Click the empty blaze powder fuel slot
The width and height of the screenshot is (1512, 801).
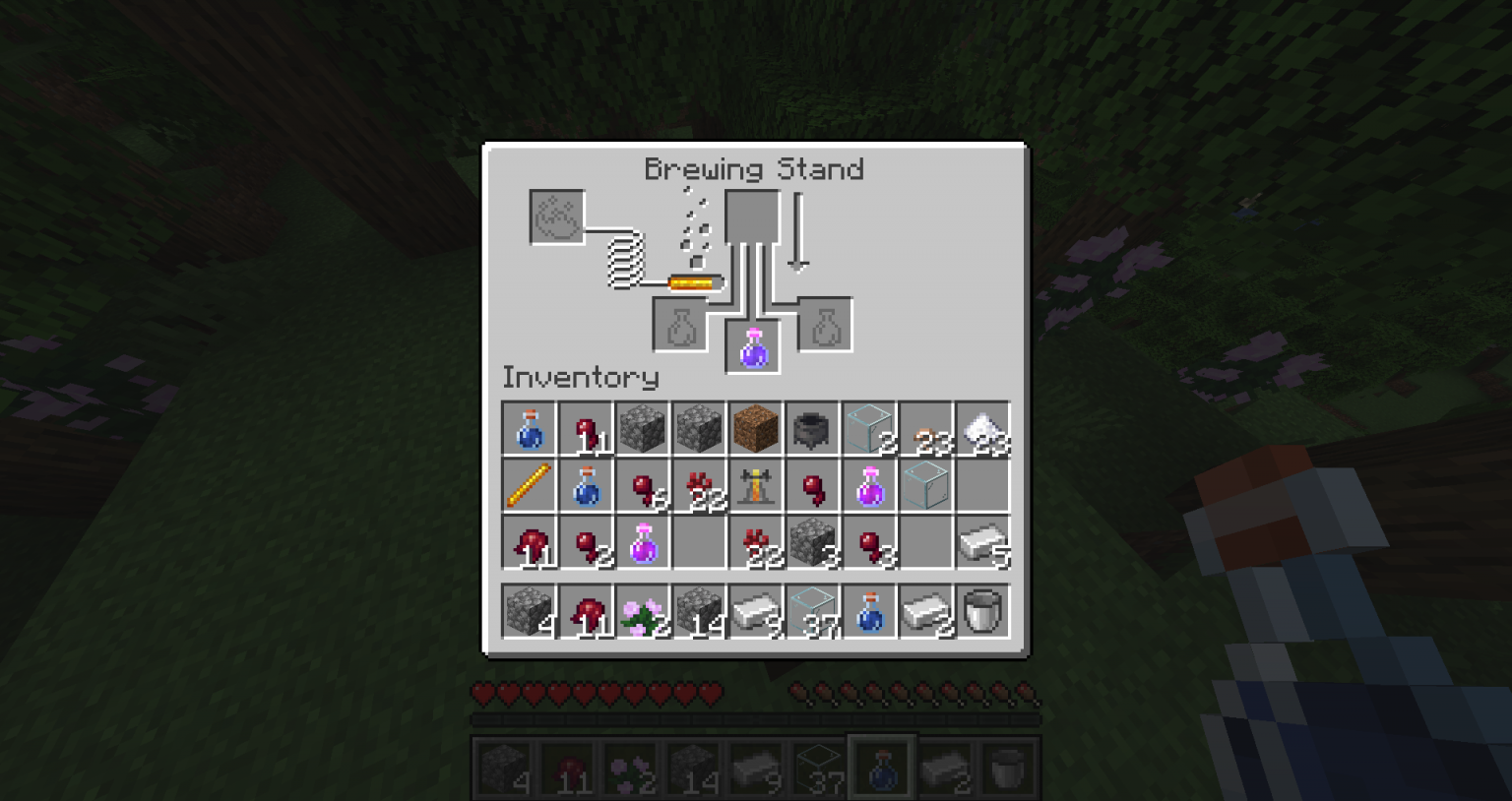(554, 218)
